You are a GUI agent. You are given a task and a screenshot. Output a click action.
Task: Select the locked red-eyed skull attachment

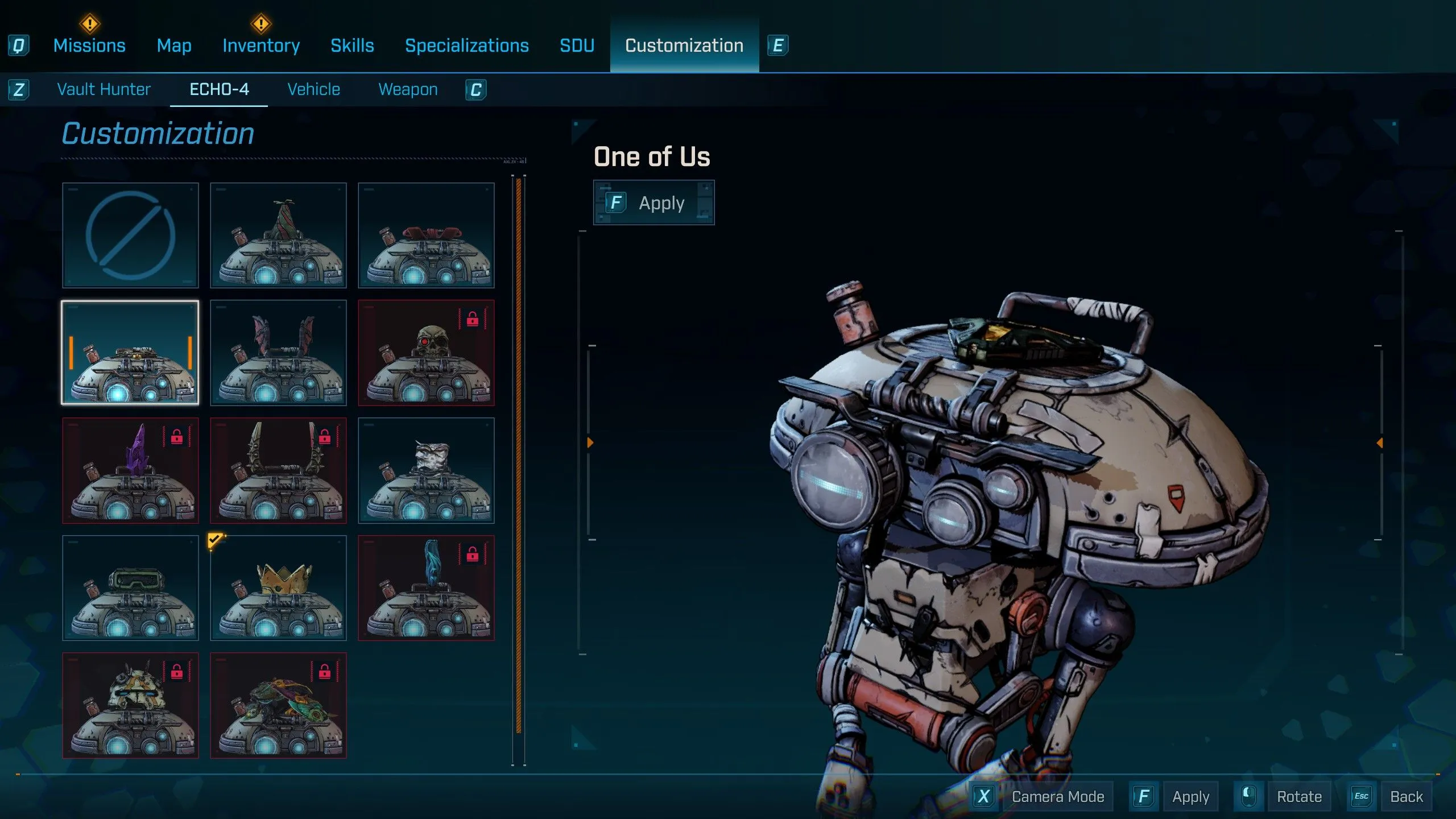426,353
